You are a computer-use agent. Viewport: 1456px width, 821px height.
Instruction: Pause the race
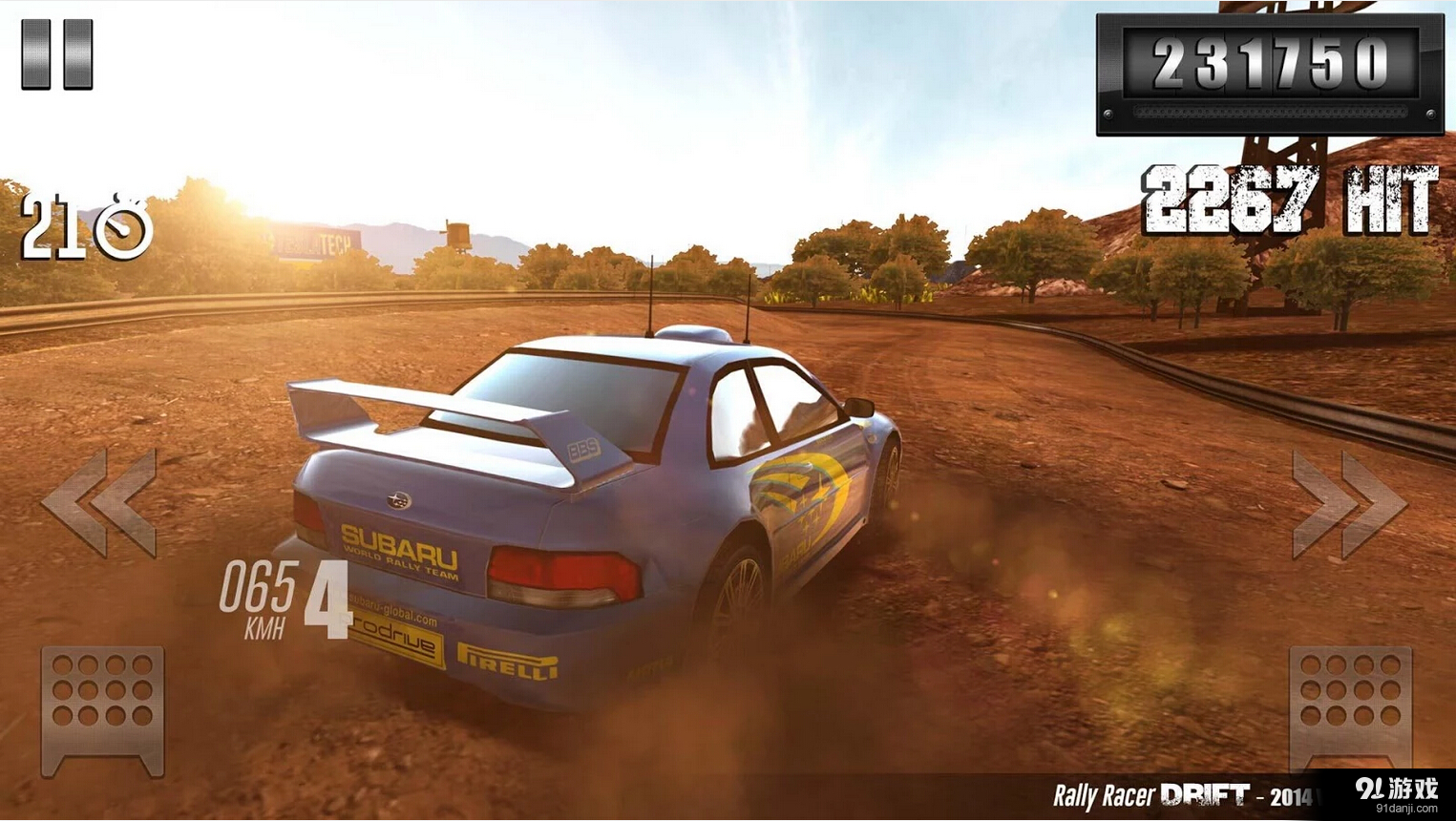pos(57,54)
